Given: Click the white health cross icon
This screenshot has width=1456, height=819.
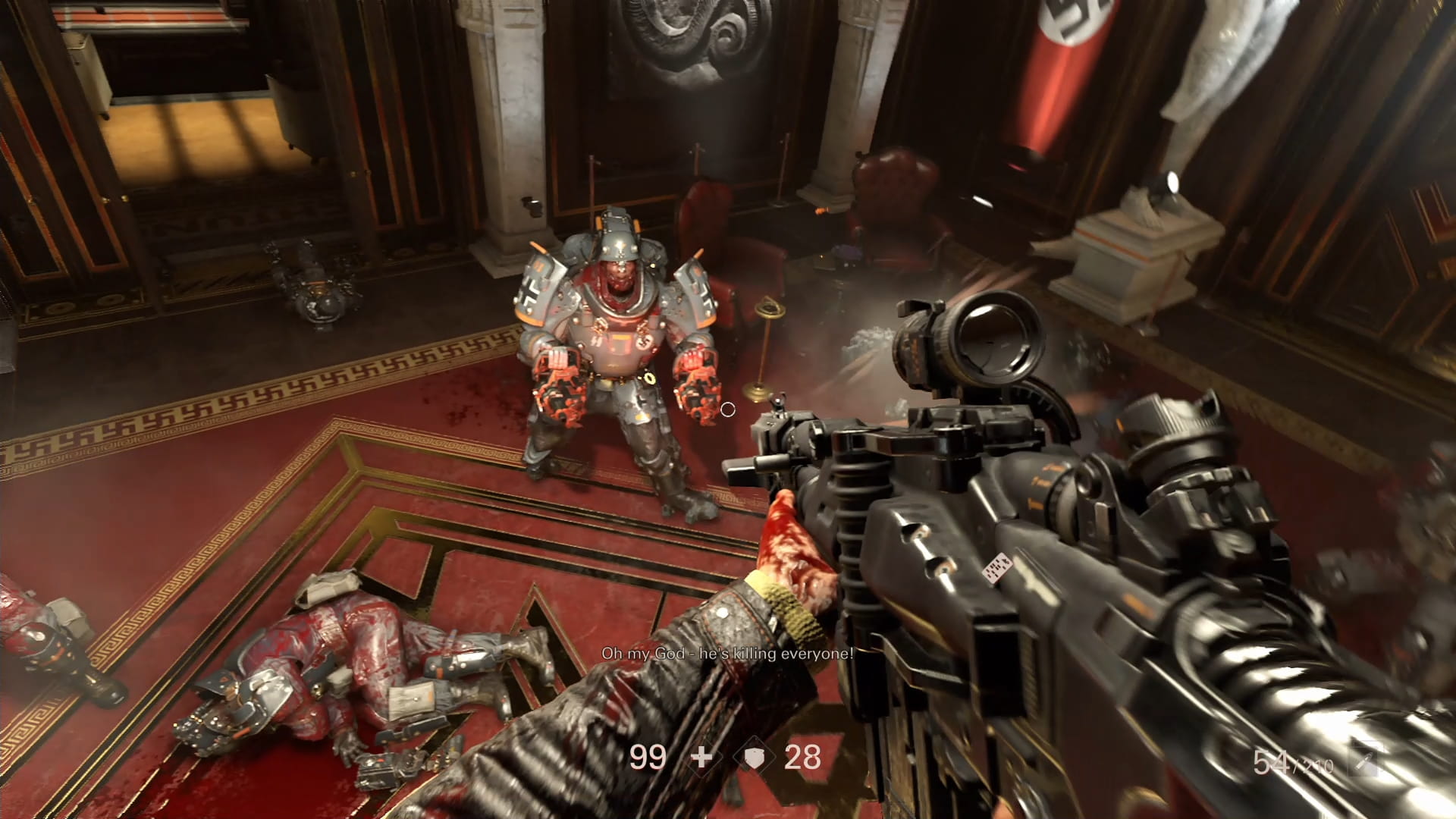Looking at the screenshot, I should tap(702, 757).
